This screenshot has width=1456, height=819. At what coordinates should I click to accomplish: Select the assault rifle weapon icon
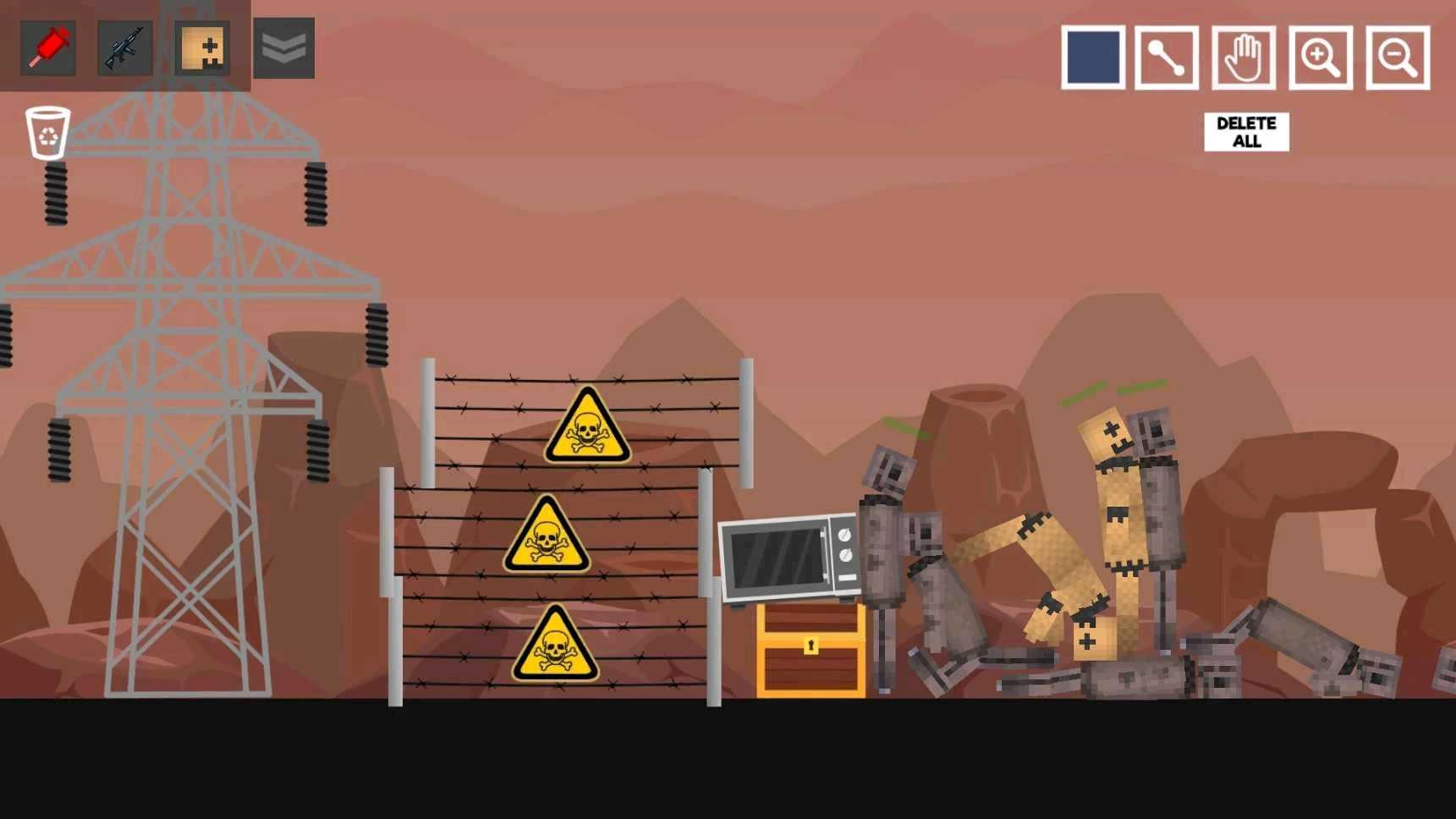pyautogui.click(x=125, y=48)
